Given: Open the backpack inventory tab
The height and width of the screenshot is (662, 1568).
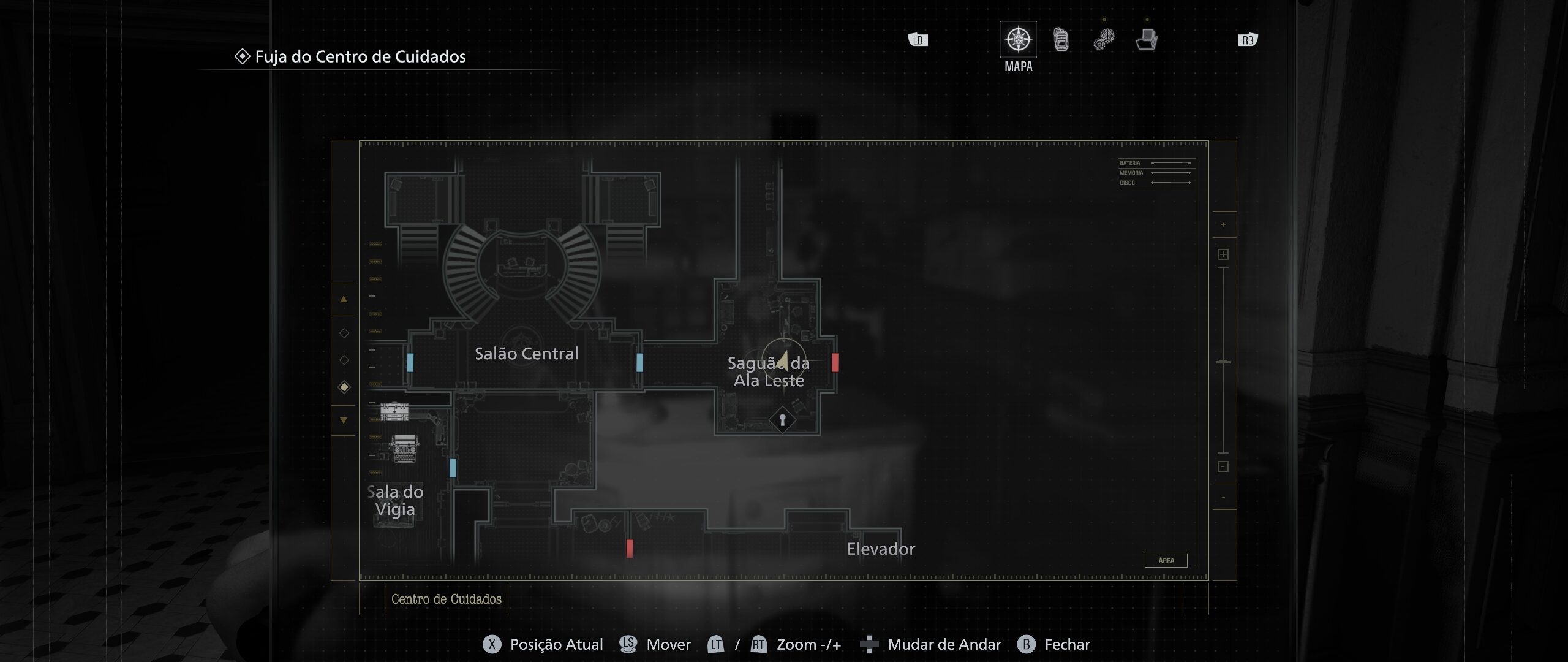Looking at the screenshot, I should click(x=1061, y=40).
